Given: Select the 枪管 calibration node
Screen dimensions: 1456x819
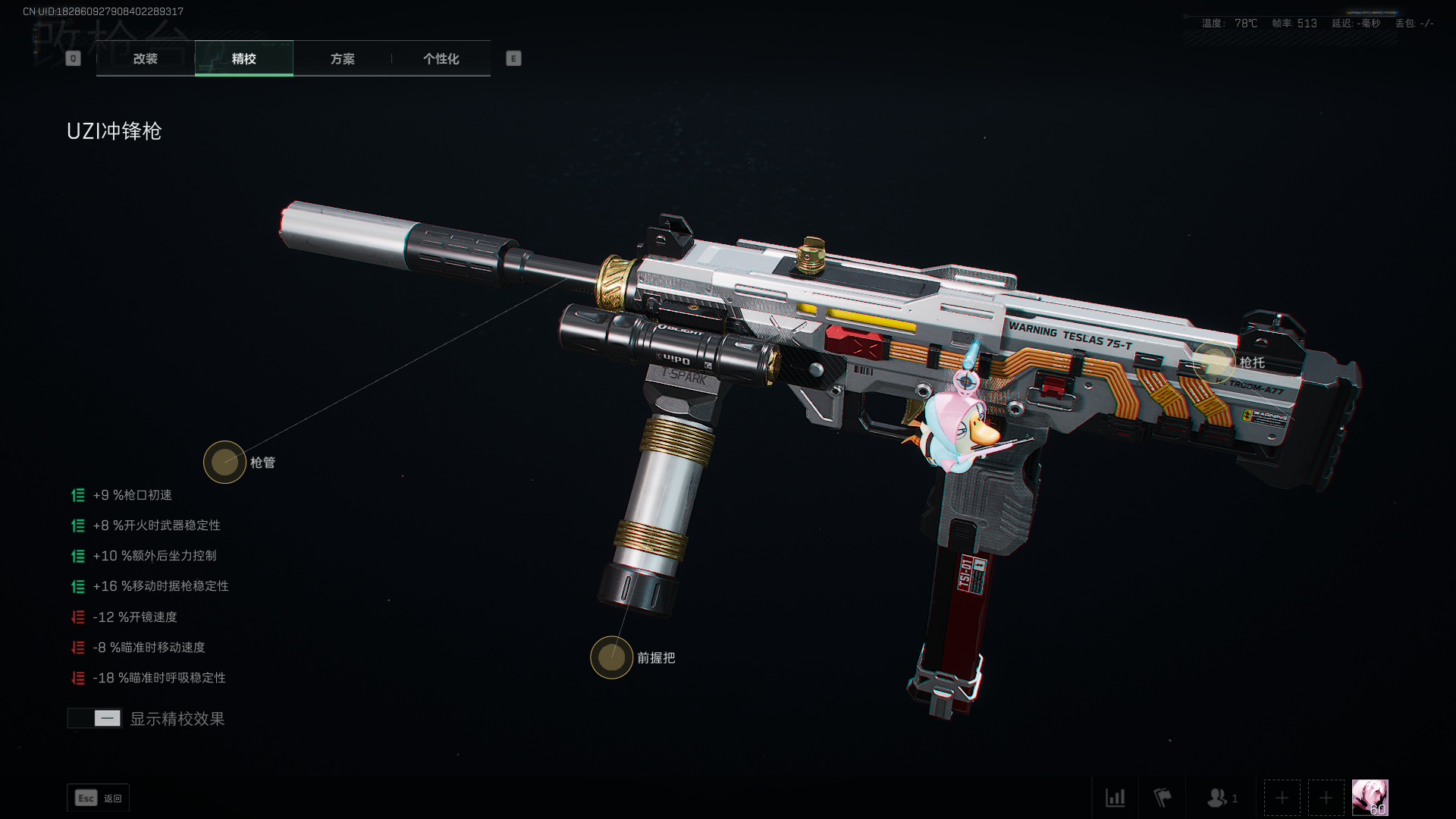Looking at the screenshot, I should pos(224,462).
